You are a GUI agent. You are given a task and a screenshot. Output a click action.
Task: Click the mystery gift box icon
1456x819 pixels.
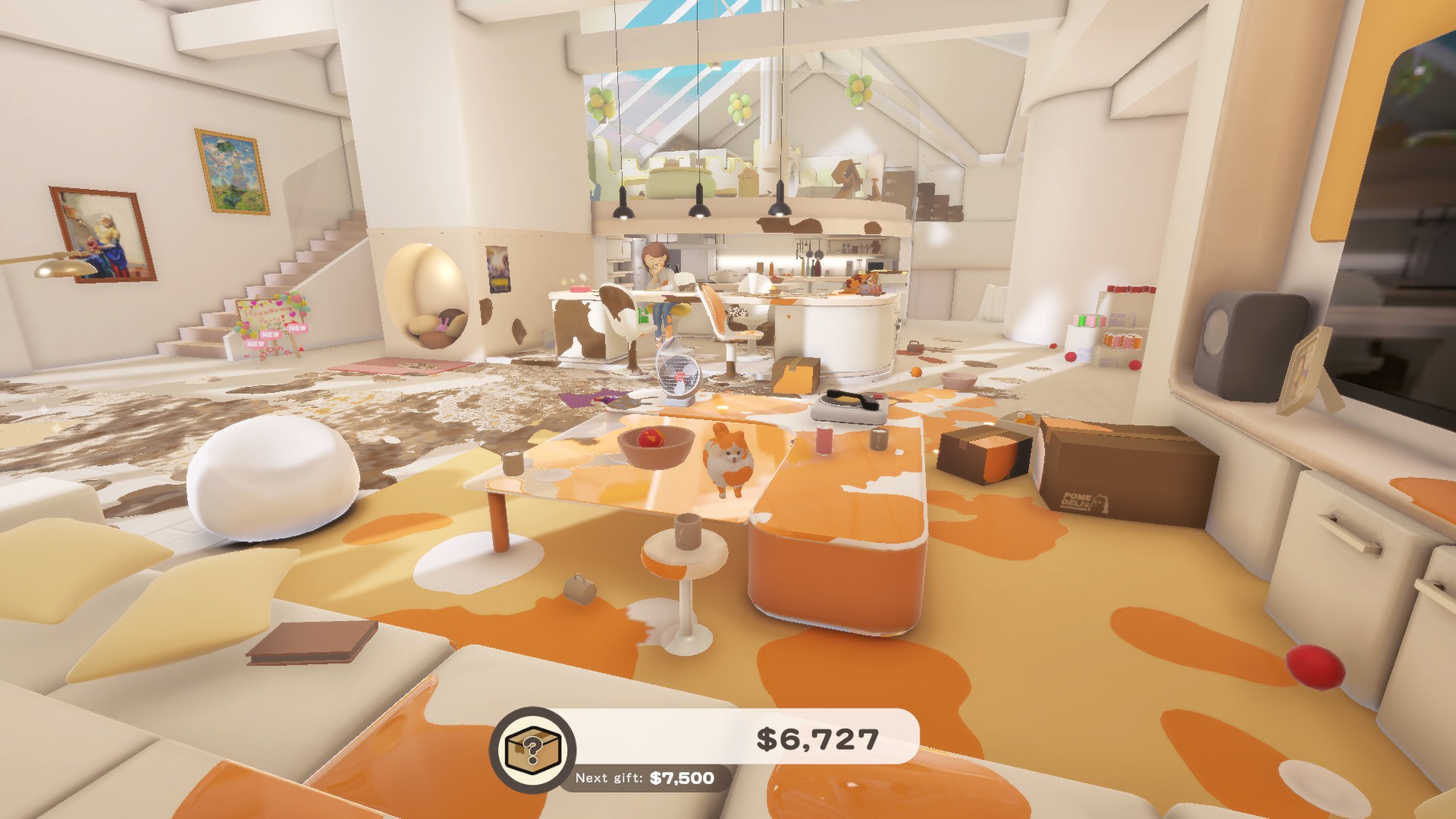tap(532, 749)
